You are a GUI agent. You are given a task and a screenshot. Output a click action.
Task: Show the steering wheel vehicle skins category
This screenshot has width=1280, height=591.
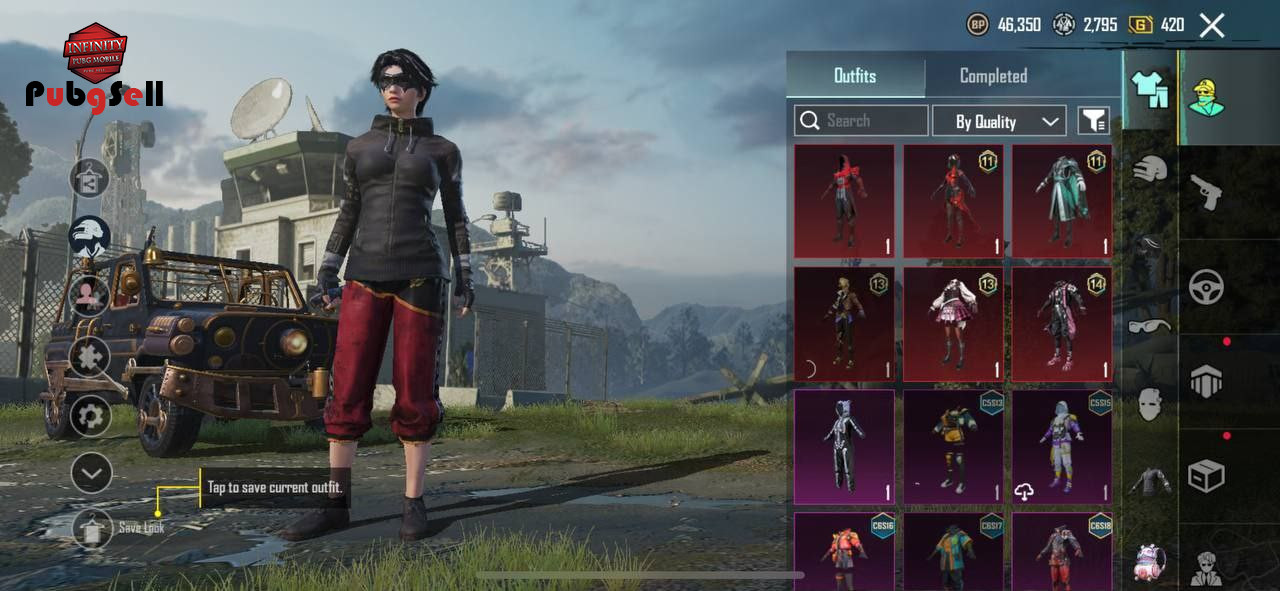point(1206,287)
